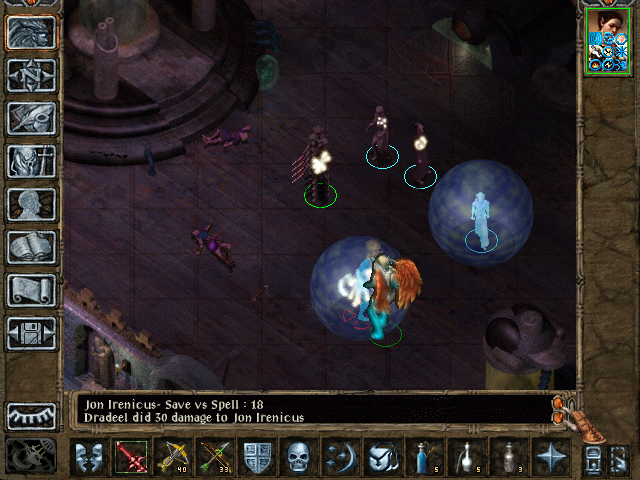The width and height of the screenshot is (640, 480).
Task: Select the arrows quick weapon slot
Action: 214,458
